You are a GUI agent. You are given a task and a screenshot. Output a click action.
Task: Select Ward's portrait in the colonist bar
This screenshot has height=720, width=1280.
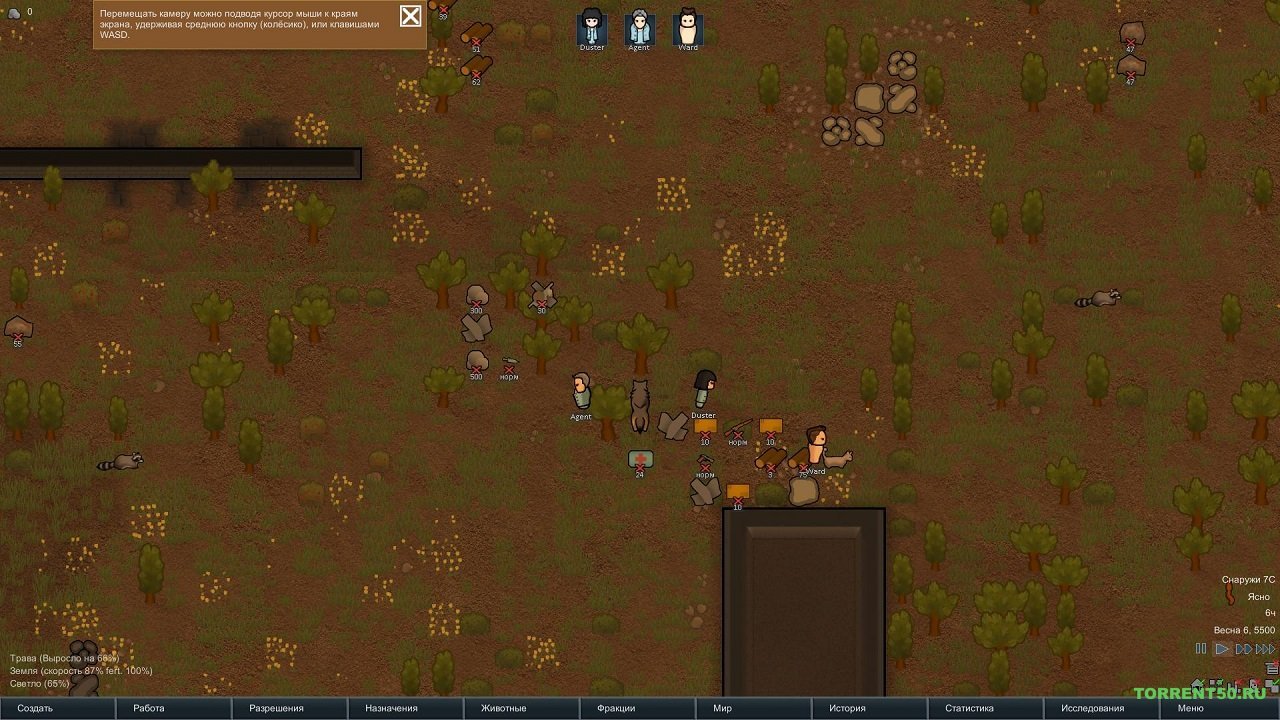click(686, 27)
